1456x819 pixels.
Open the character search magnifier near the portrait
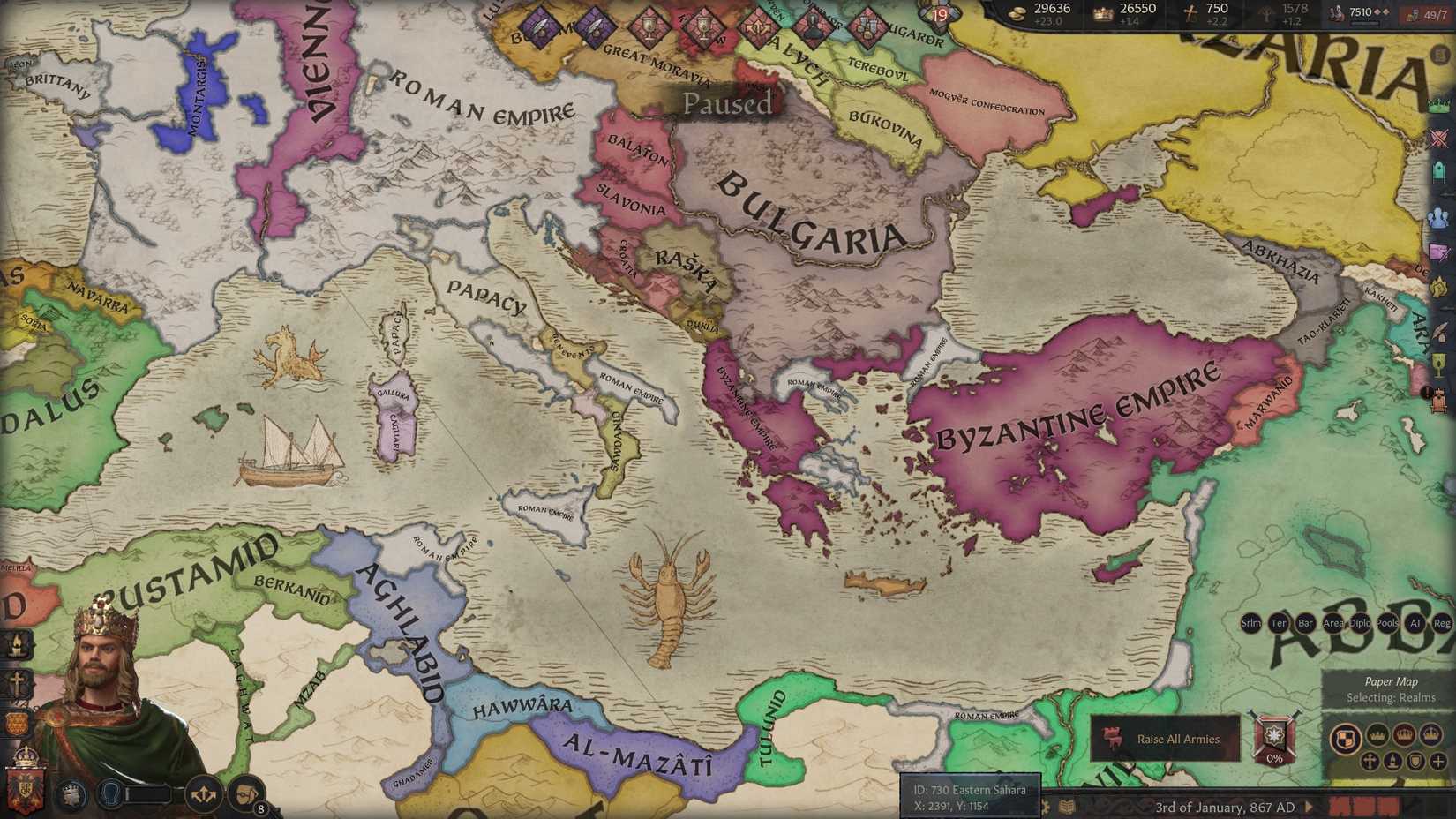(x=111, y=793)
